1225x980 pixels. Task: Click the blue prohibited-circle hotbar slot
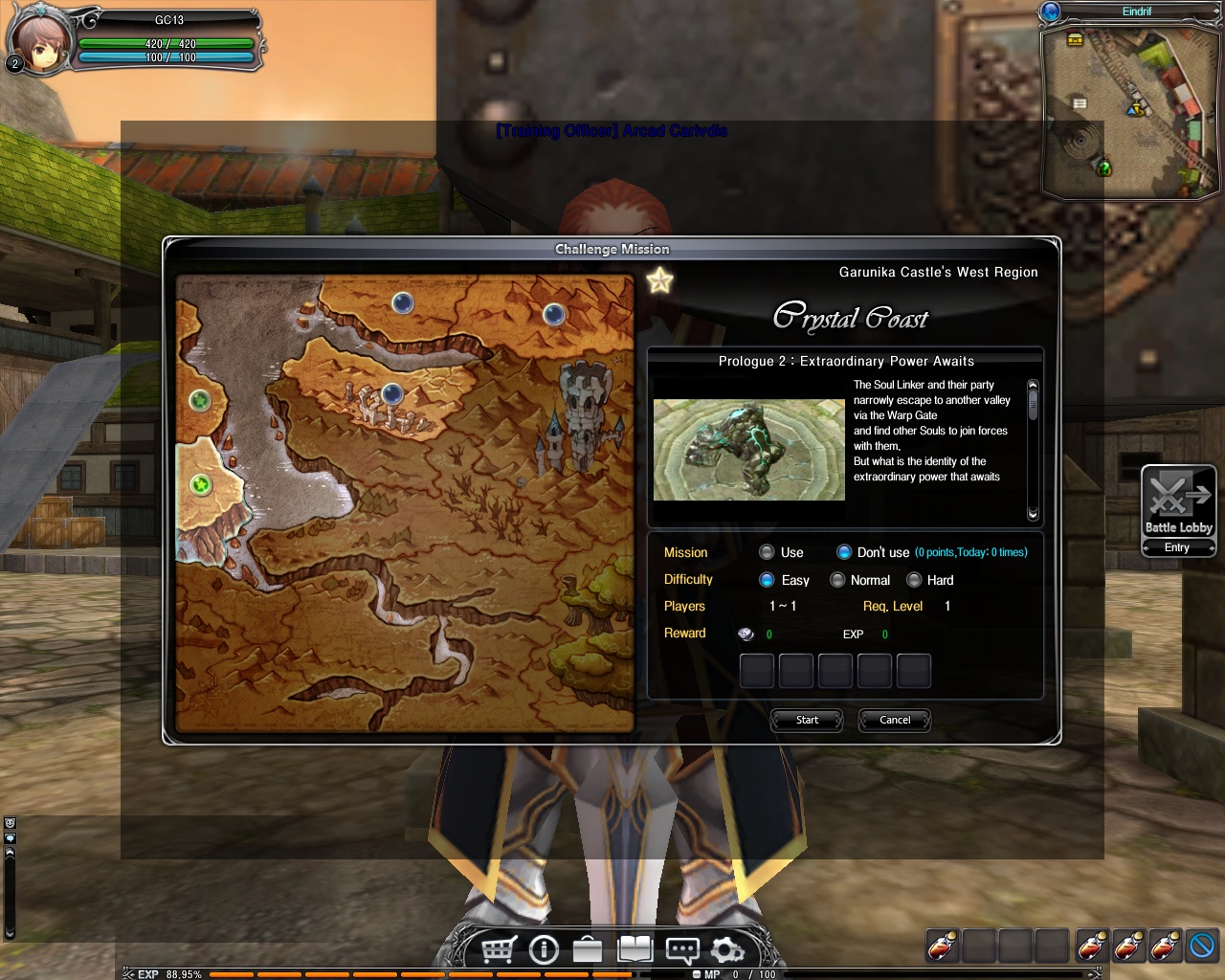[1201, 946]
